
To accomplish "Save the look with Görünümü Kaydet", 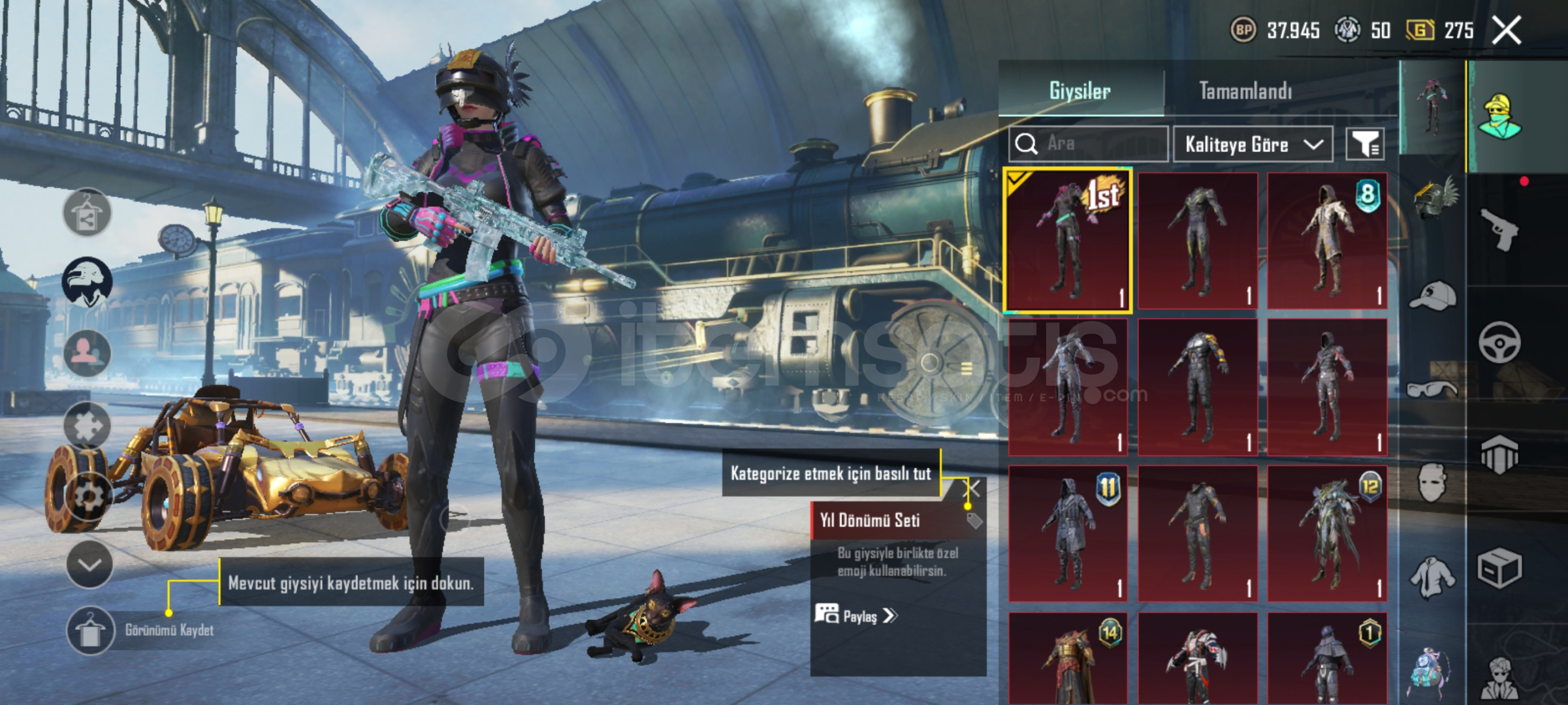I will coord(90,631).
